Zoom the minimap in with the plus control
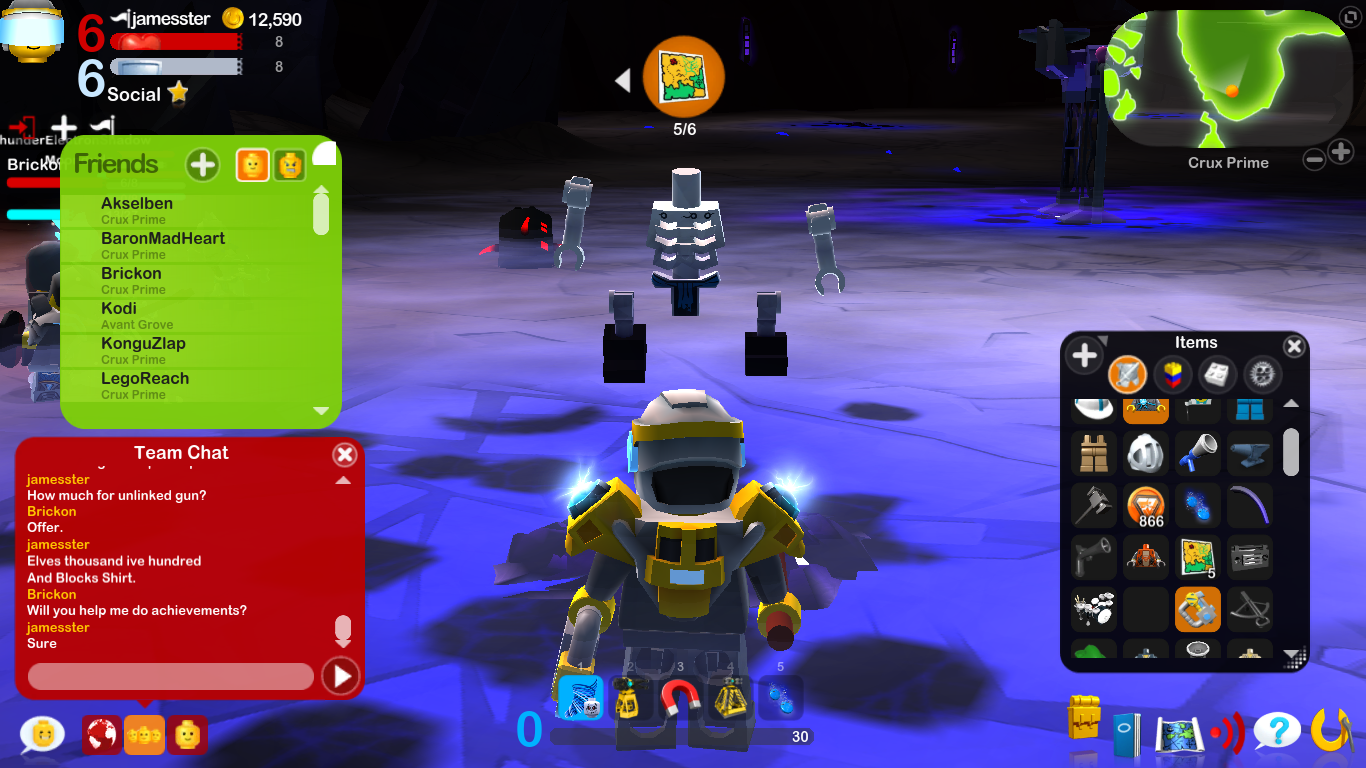The width and height of the screenshot is (1366, 768). click(x=1341, y=152)
